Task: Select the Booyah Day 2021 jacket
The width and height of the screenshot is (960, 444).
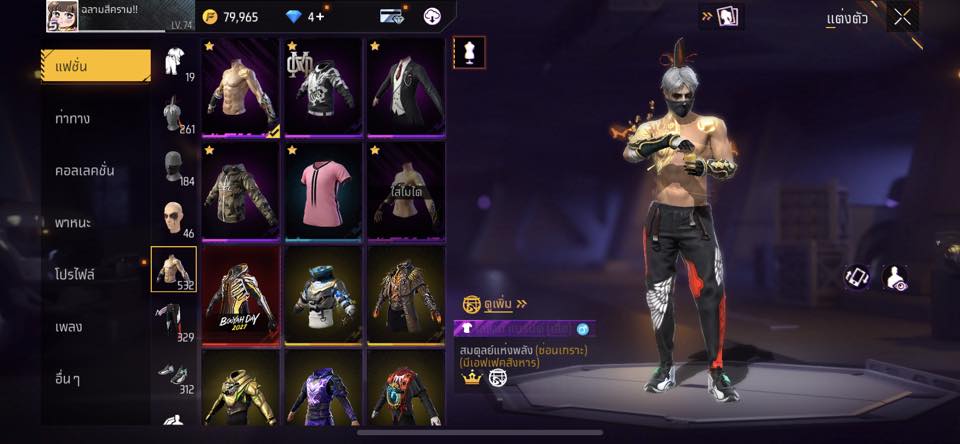Action: point(241,294)
